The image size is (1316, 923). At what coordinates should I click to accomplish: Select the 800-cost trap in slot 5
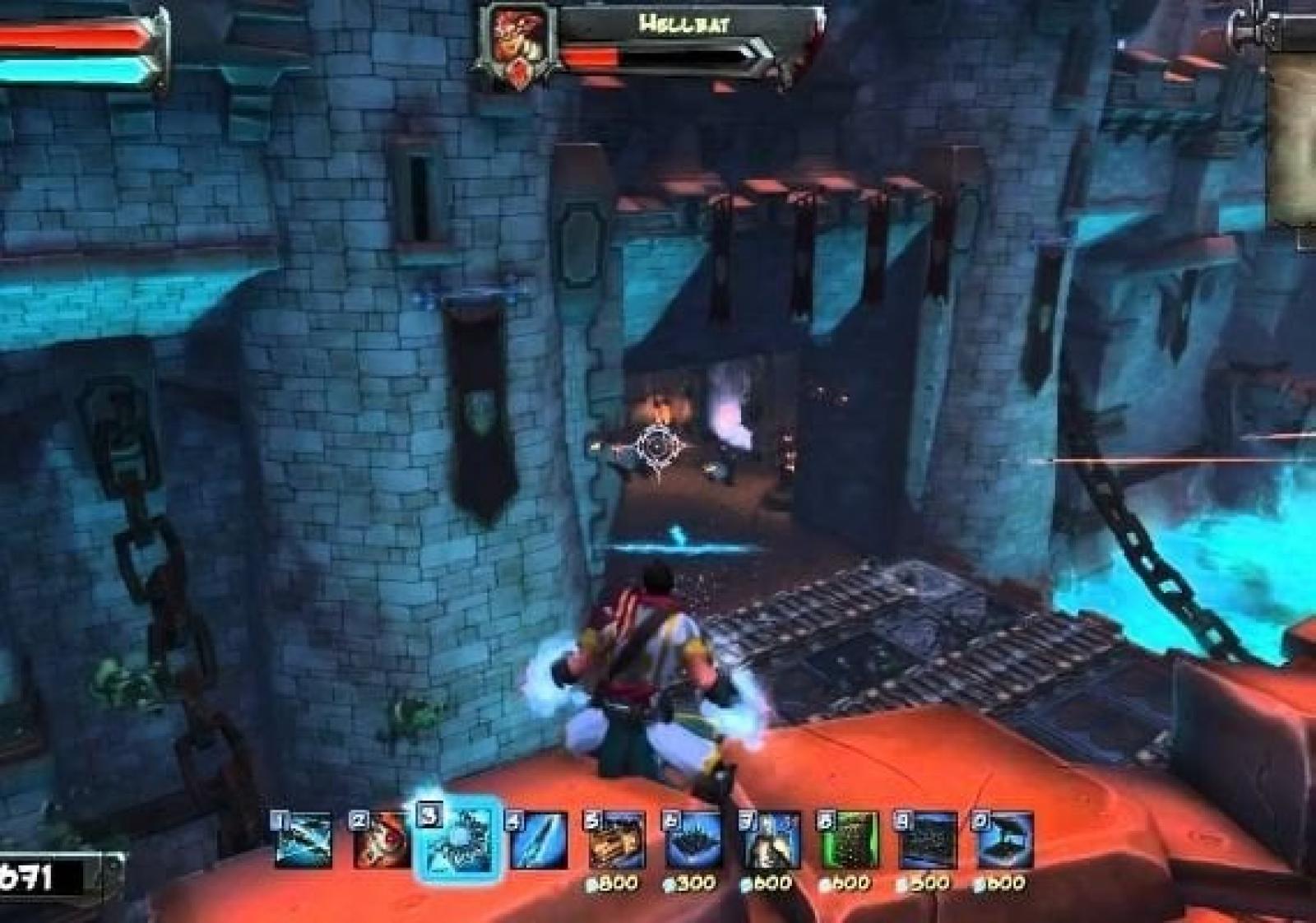click(x=614, y=840)
